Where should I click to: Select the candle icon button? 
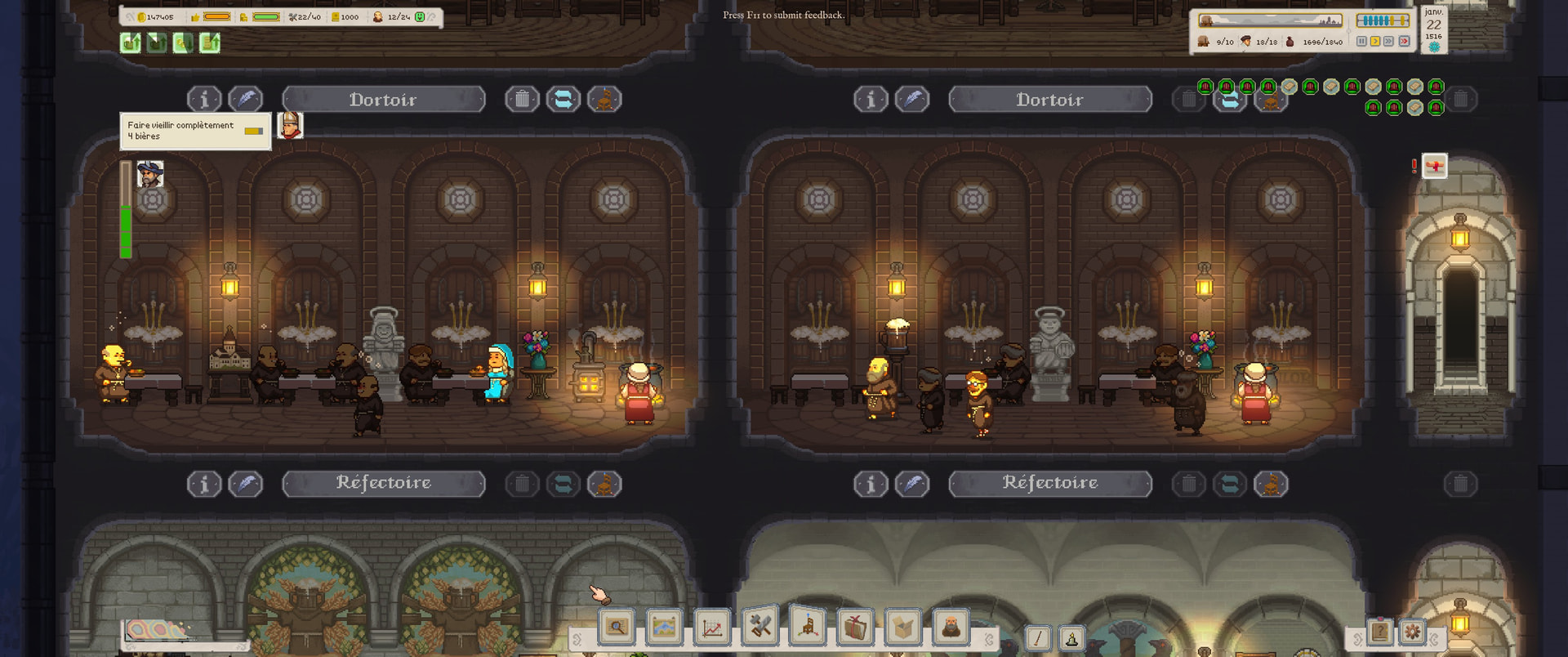pos(1071,638)
